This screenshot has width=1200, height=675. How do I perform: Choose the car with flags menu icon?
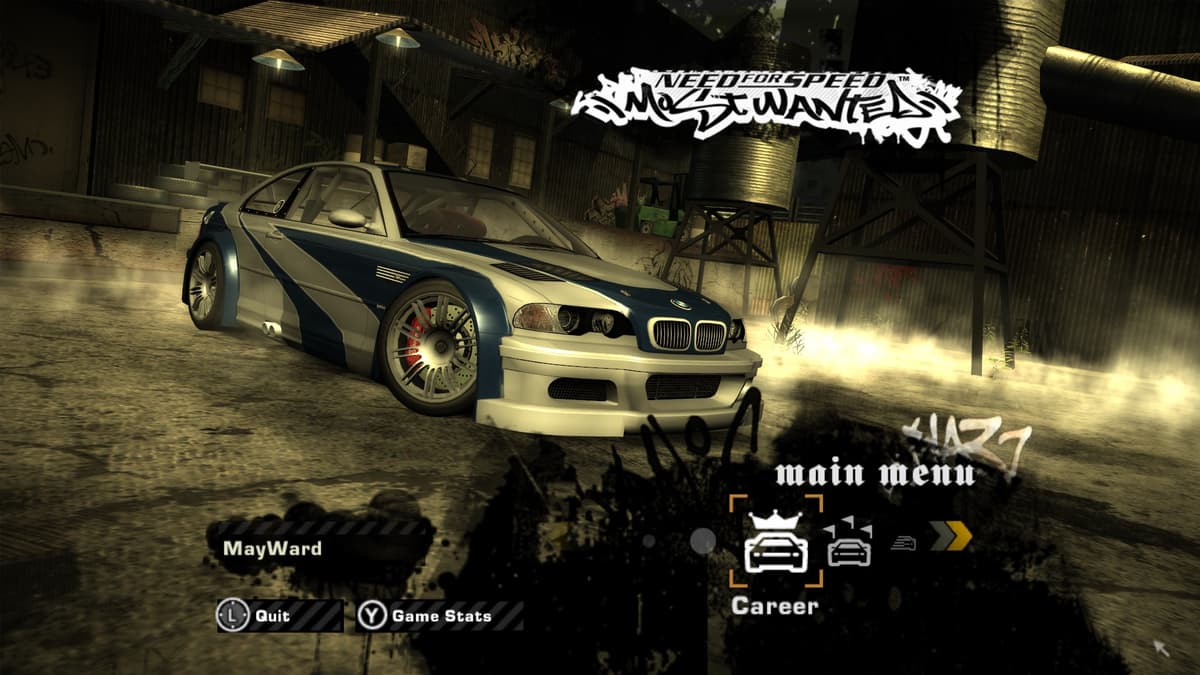pyautogui.click(x=848, y=545)
